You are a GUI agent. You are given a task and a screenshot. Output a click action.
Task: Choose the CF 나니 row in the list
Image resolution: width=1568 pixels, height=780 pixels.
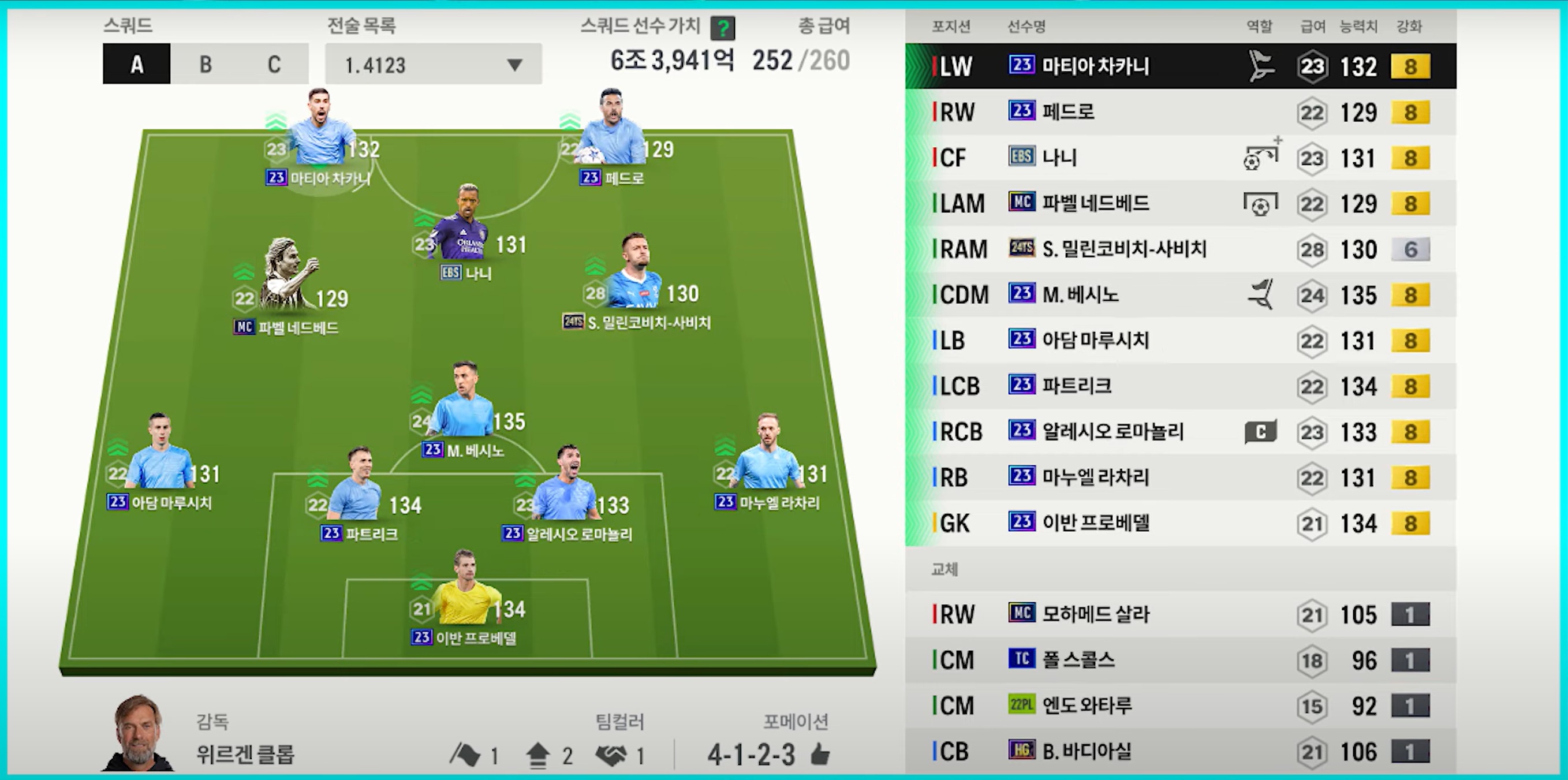tap(1179, 158)
